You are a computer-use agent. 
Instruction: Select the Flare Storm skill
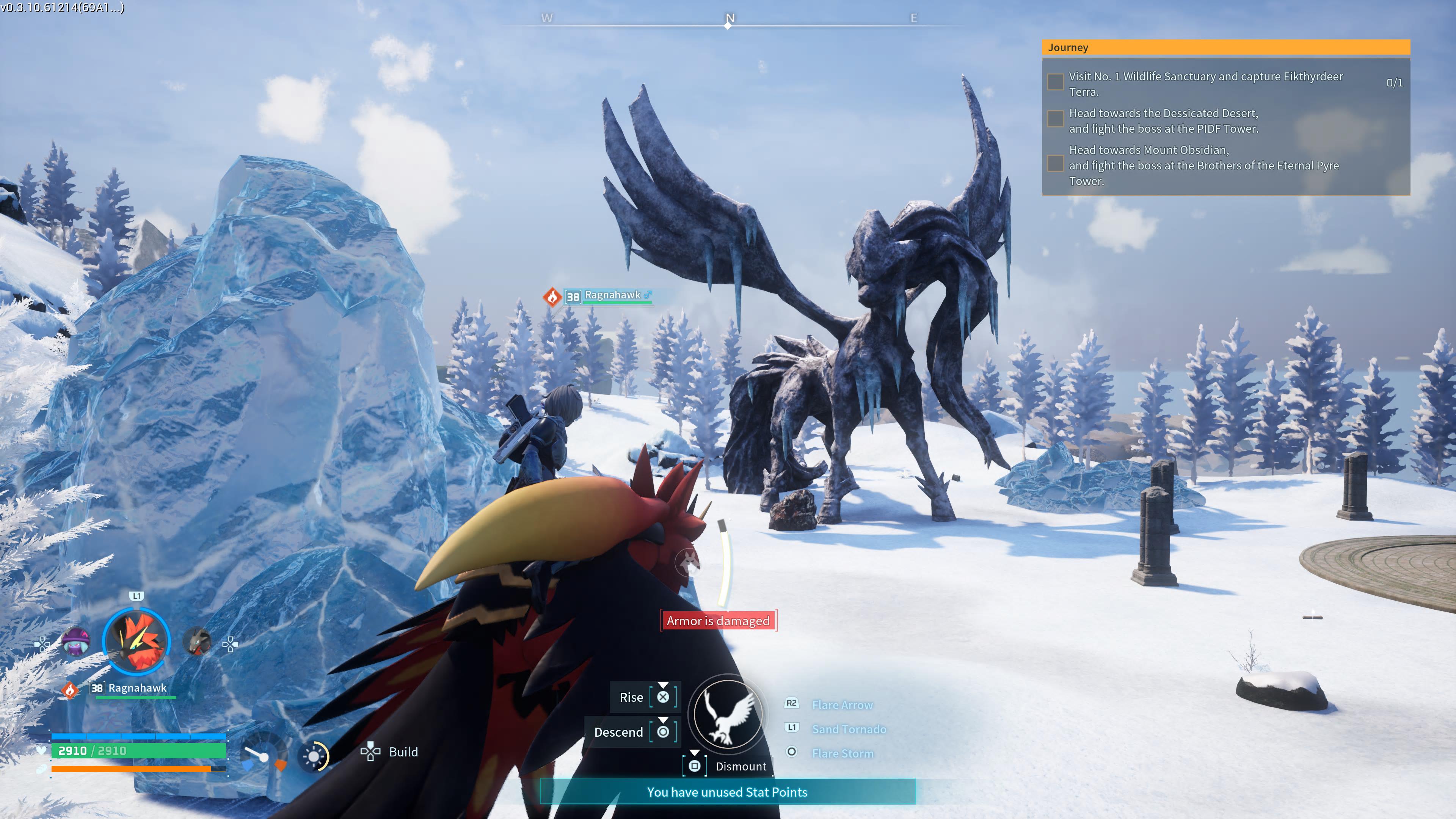pyautogui.click(x=843, y=753)
